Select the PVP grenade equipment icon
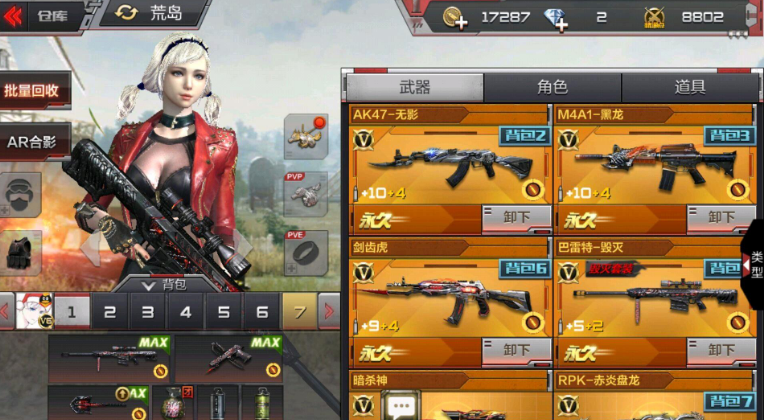The width and height of the screenshot is (765, 420). [305, 192]
